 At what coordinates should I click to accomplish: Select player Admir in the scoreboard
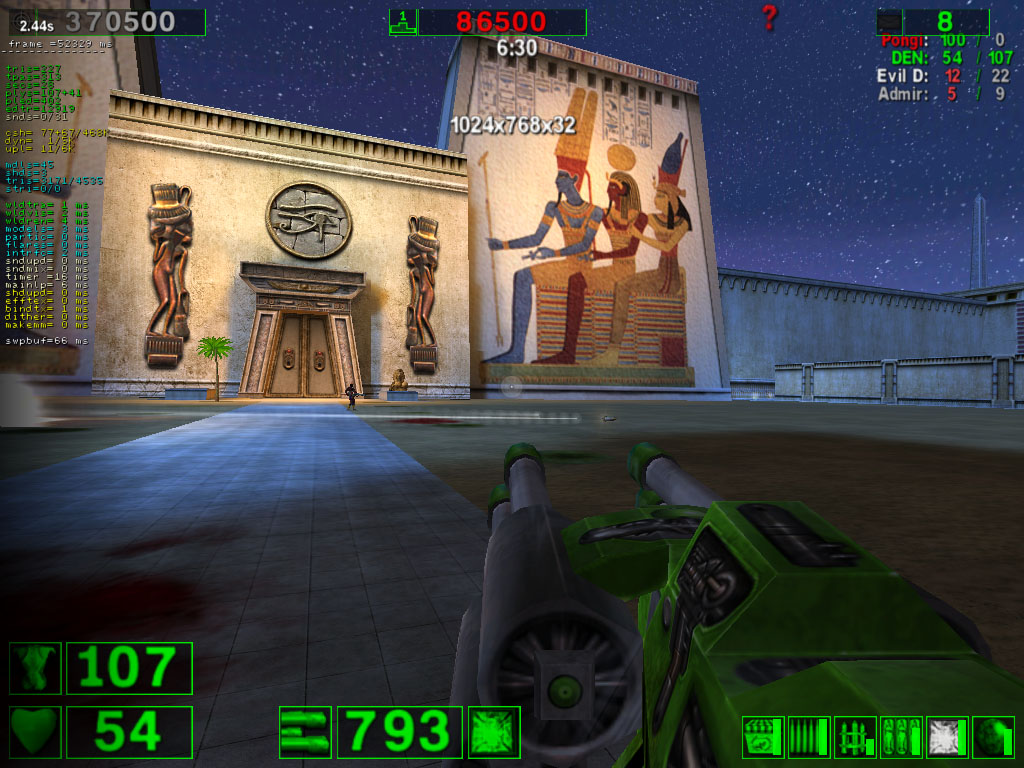[903, 95]
